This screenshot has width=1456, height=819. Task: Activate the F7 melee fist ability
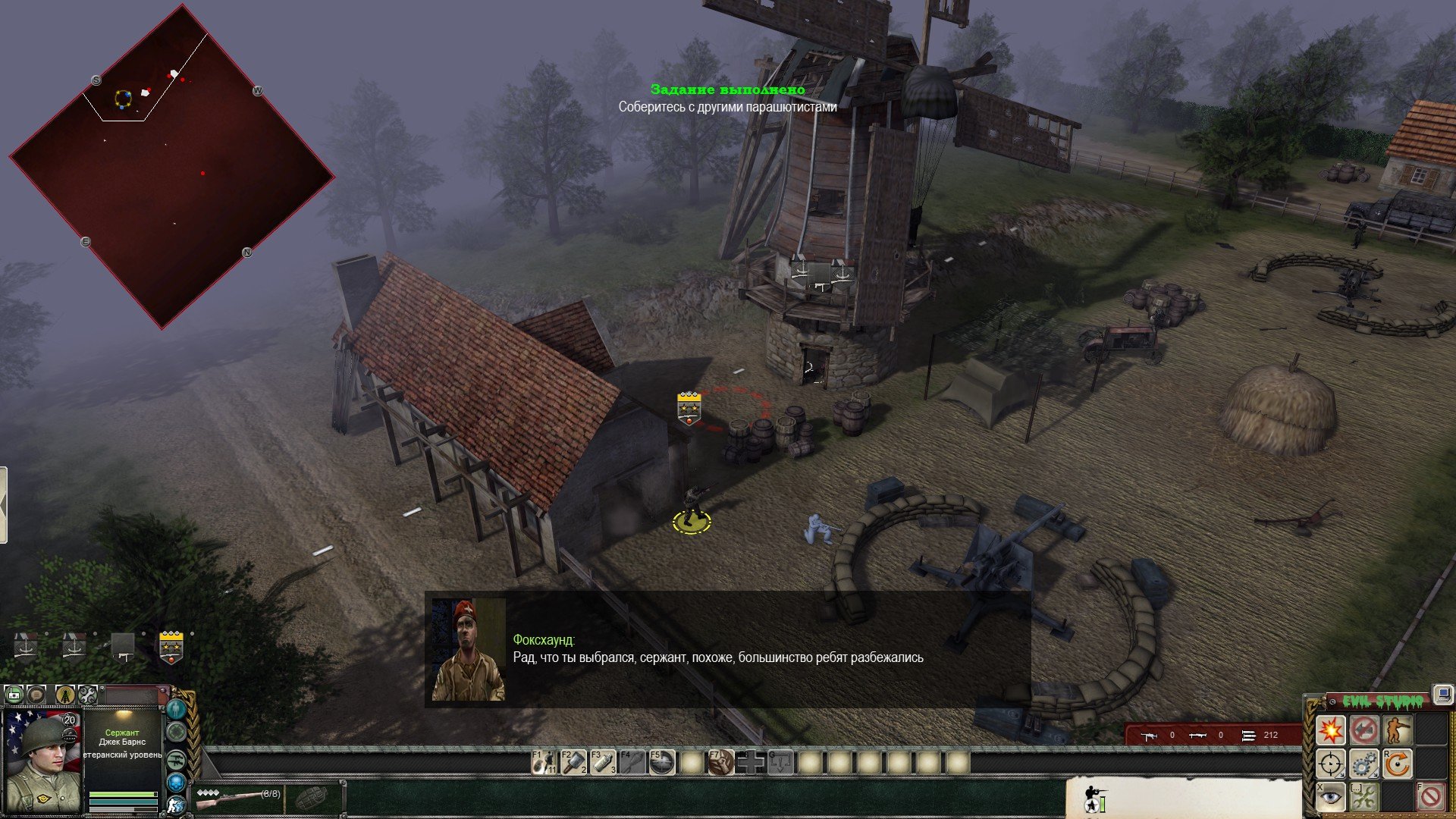pyautogui.click(x=720, y=762)
